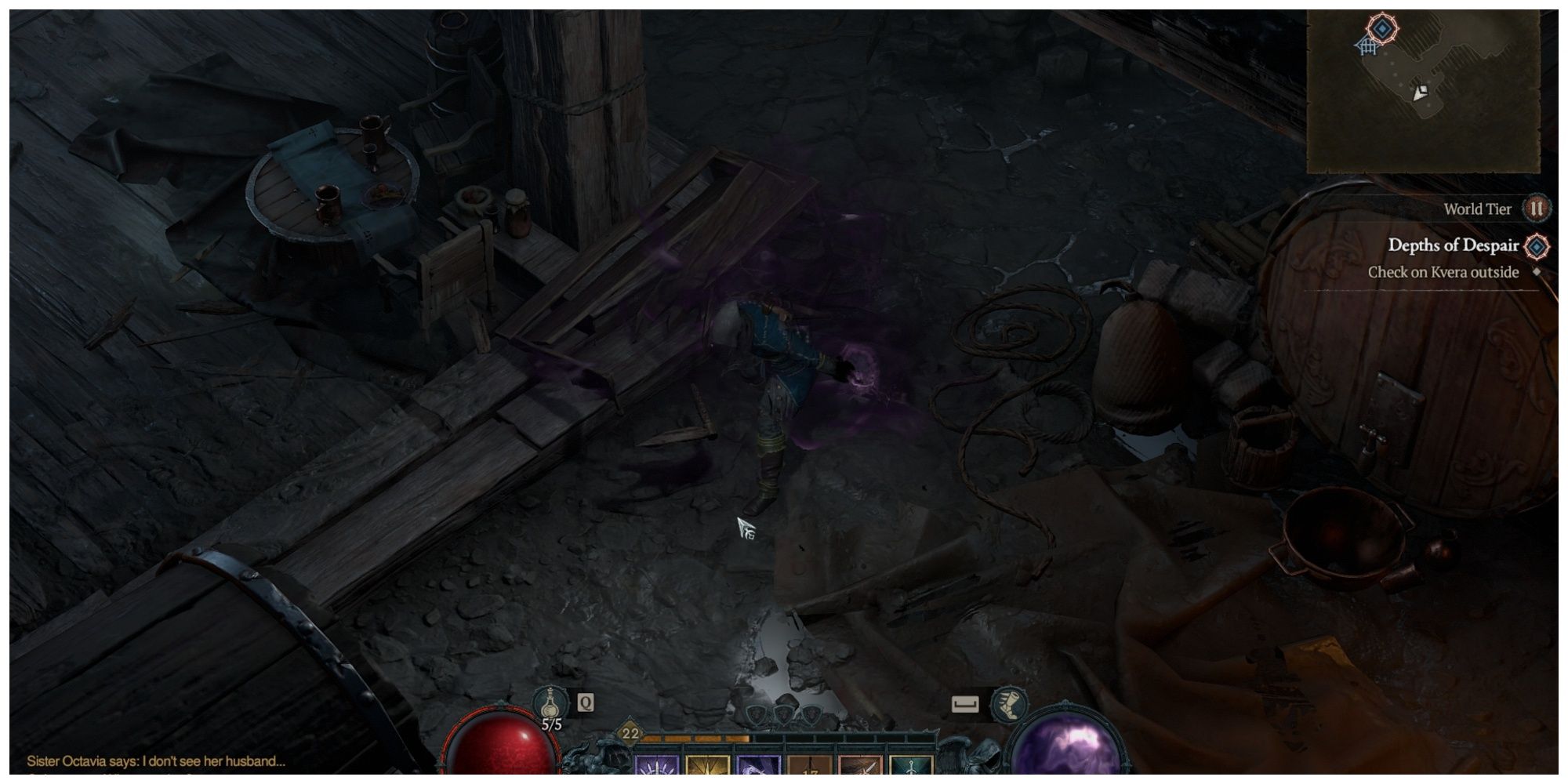Screen dimensions: 1568x784
Task: Click the World Tier emblem icon
Action: [1537, 209]
